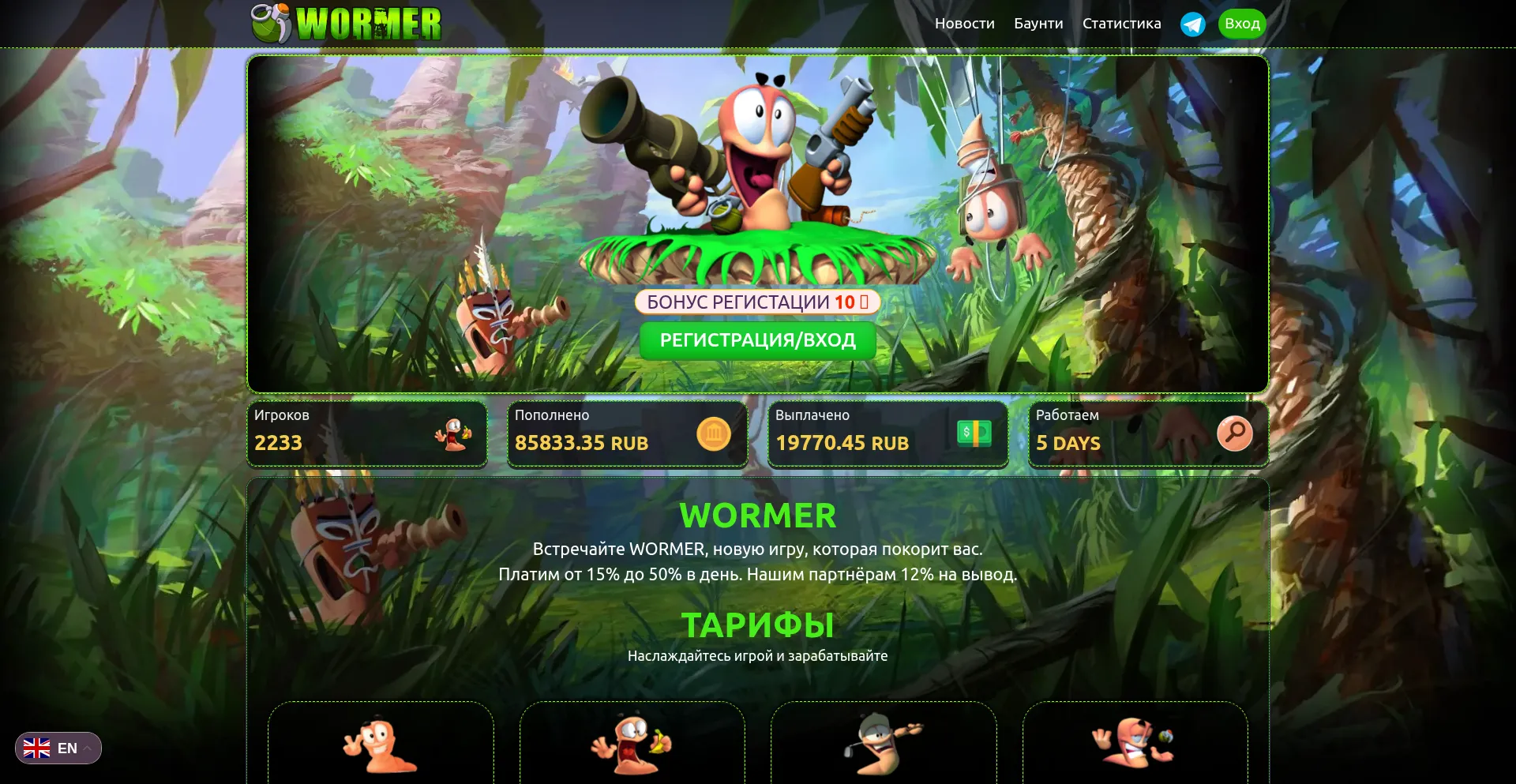Select the Выплачено stats card

click(x=887, y=433)
